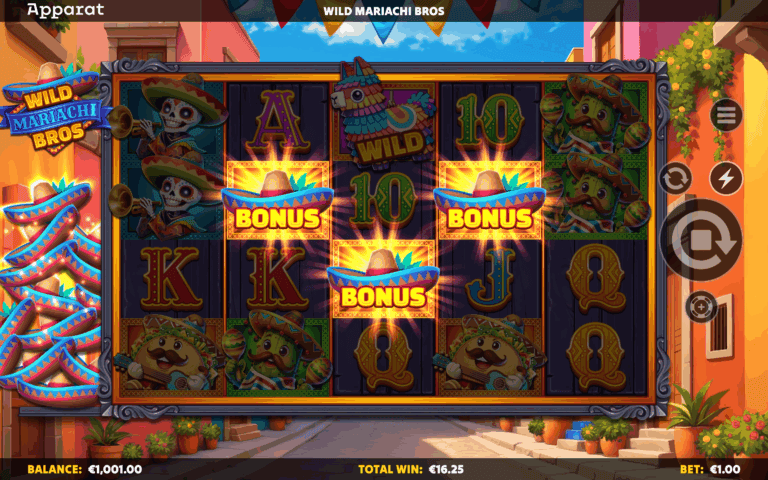Open the bet chip settings
Image resolution: width=768 pixels, height=480 pixels.
tap(701, 306)
